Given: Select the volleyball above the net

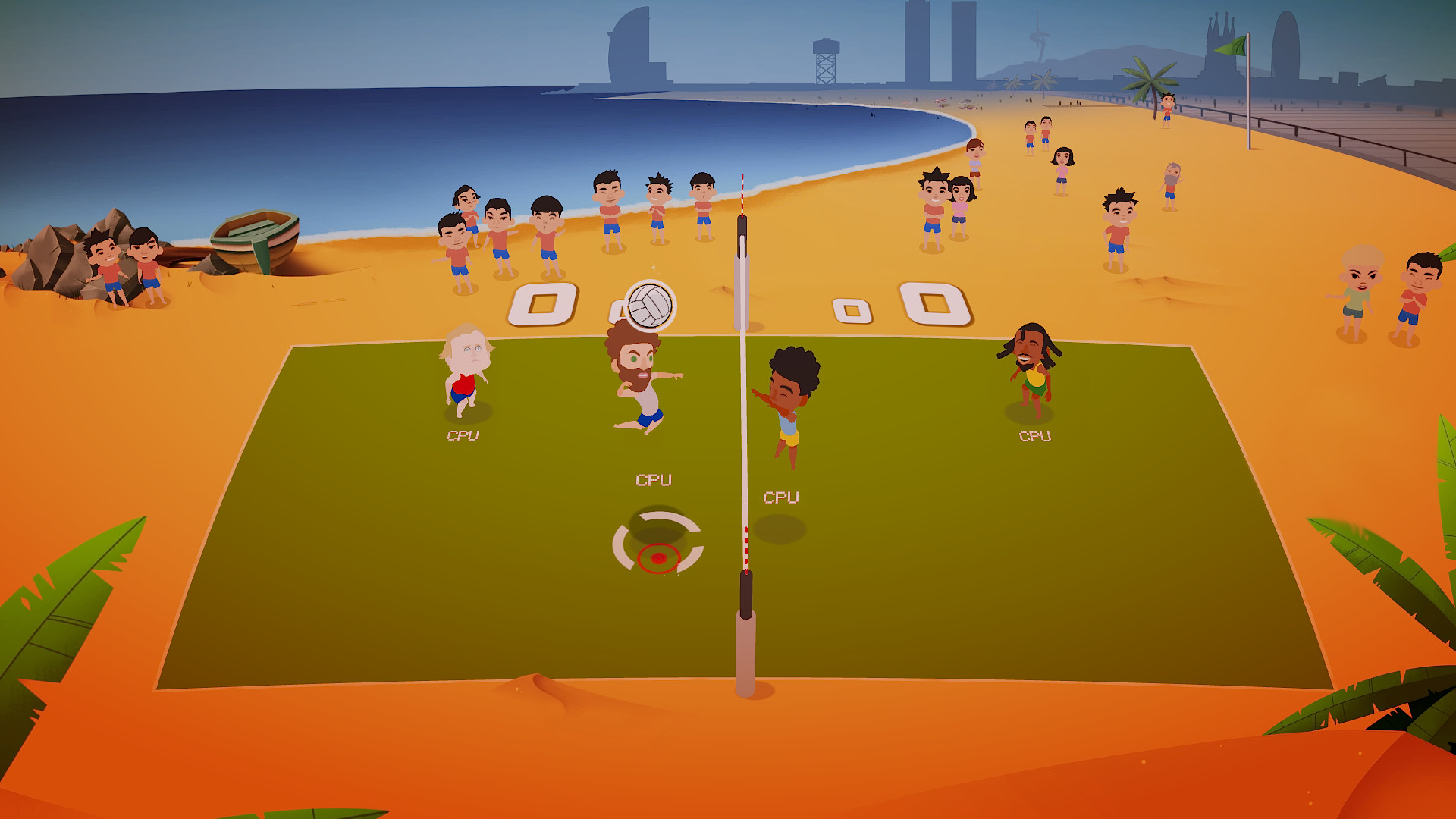Looking at the screenshot, I should [651, 305].
